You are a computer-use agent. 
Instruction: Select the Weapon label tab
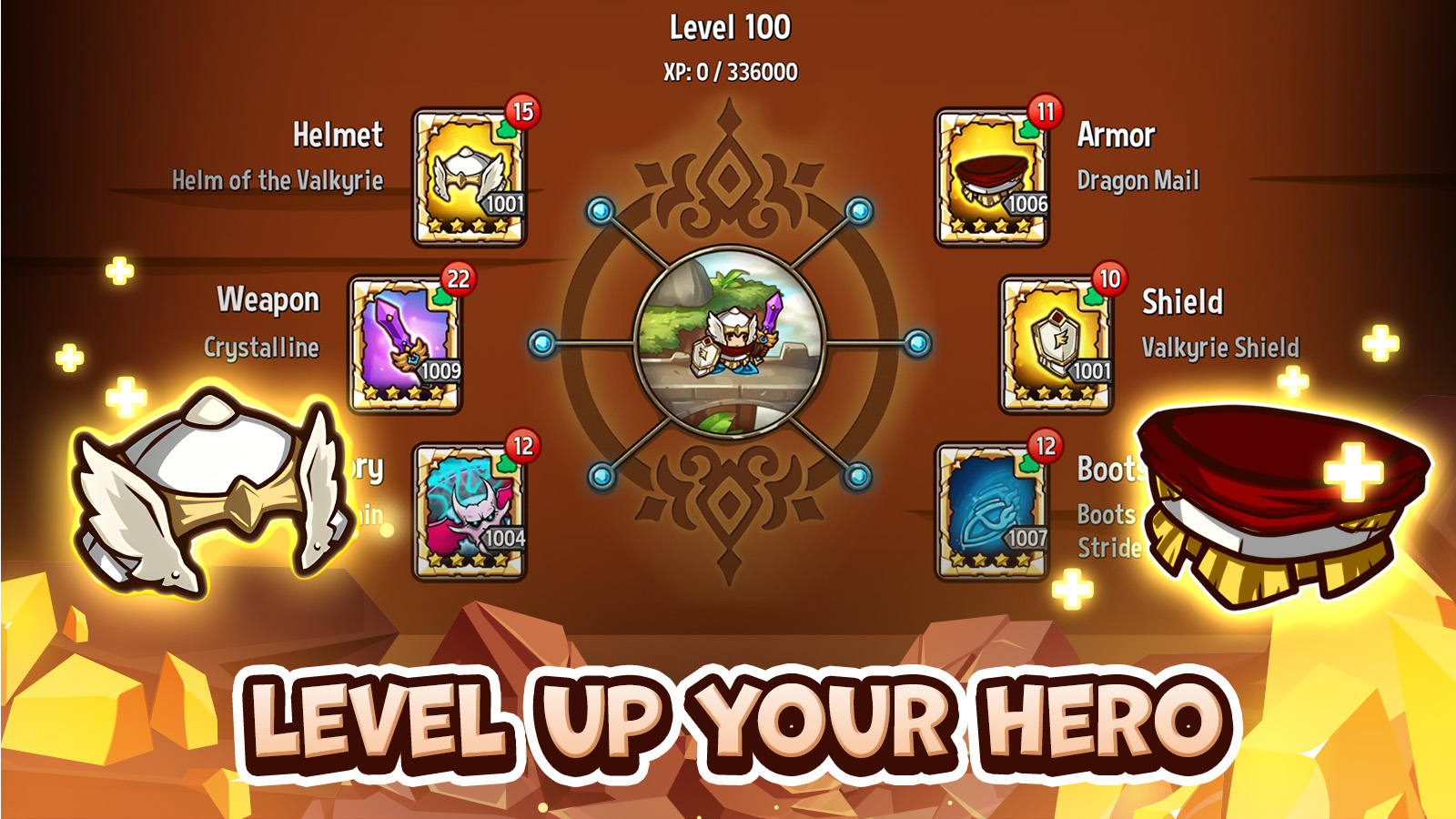[x=268, y=298]
